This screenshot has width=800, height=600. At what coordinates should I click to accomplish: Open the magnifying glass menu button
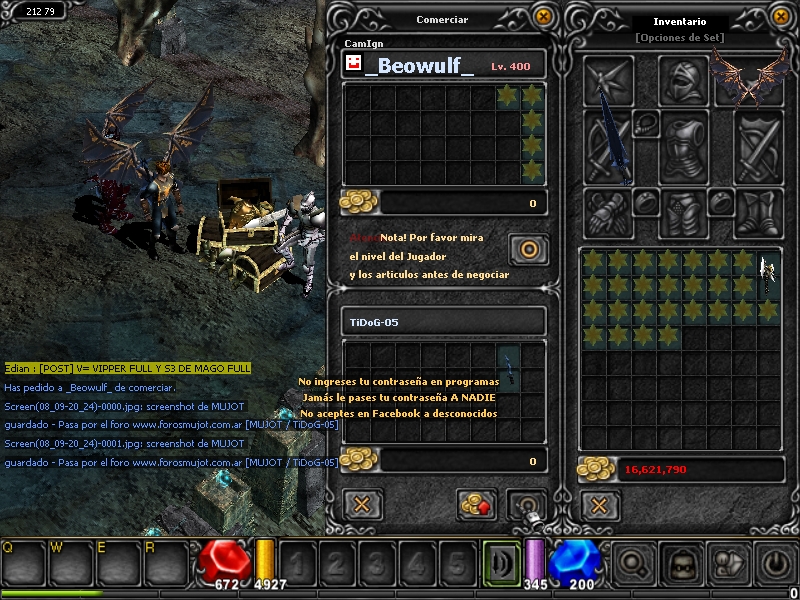(x=633, y=565)
